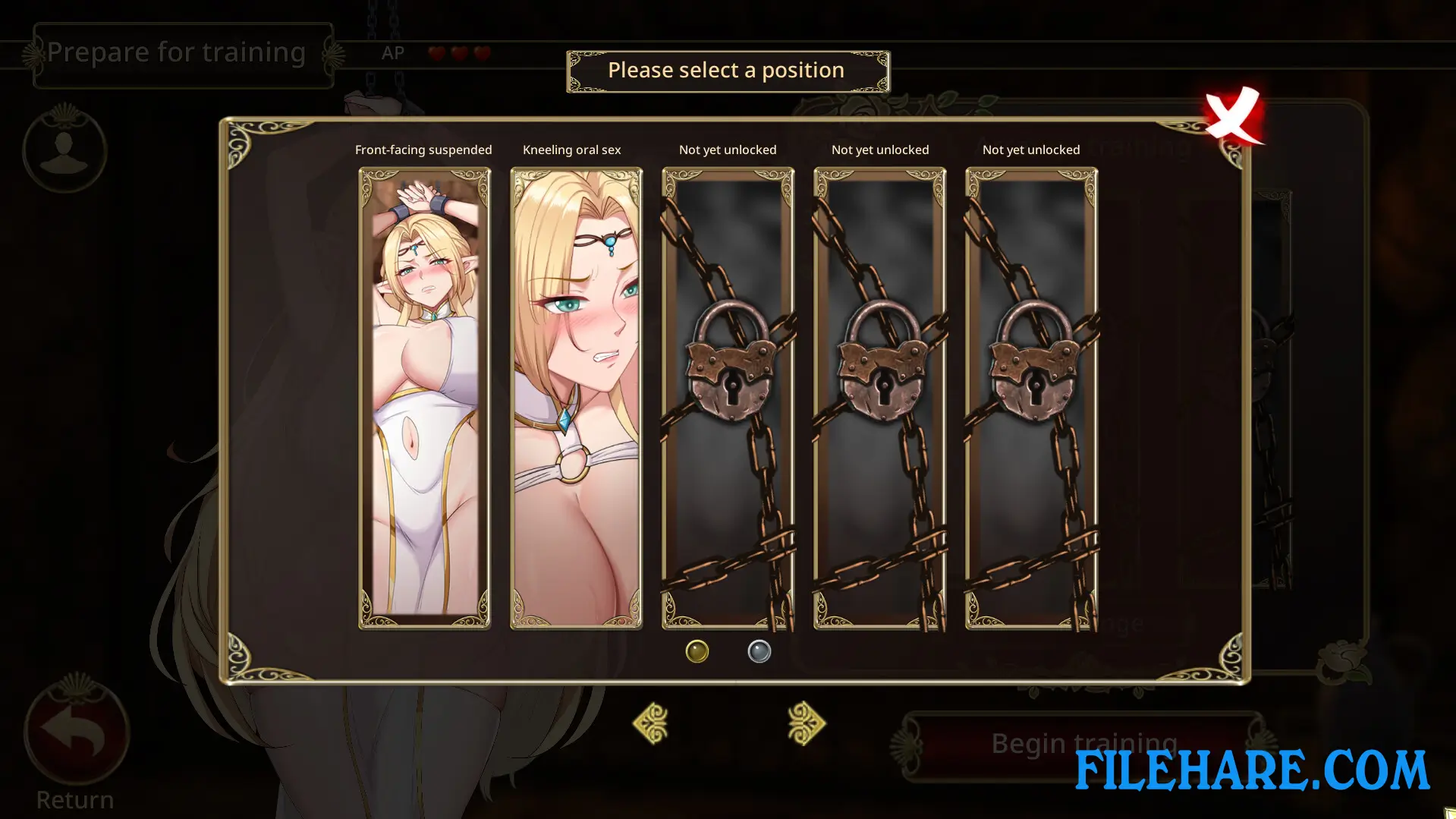1456x819 pixels.
Task: Click the middle Not yet unlocked label
Action: pyautogui.click(x=879, y=150)
